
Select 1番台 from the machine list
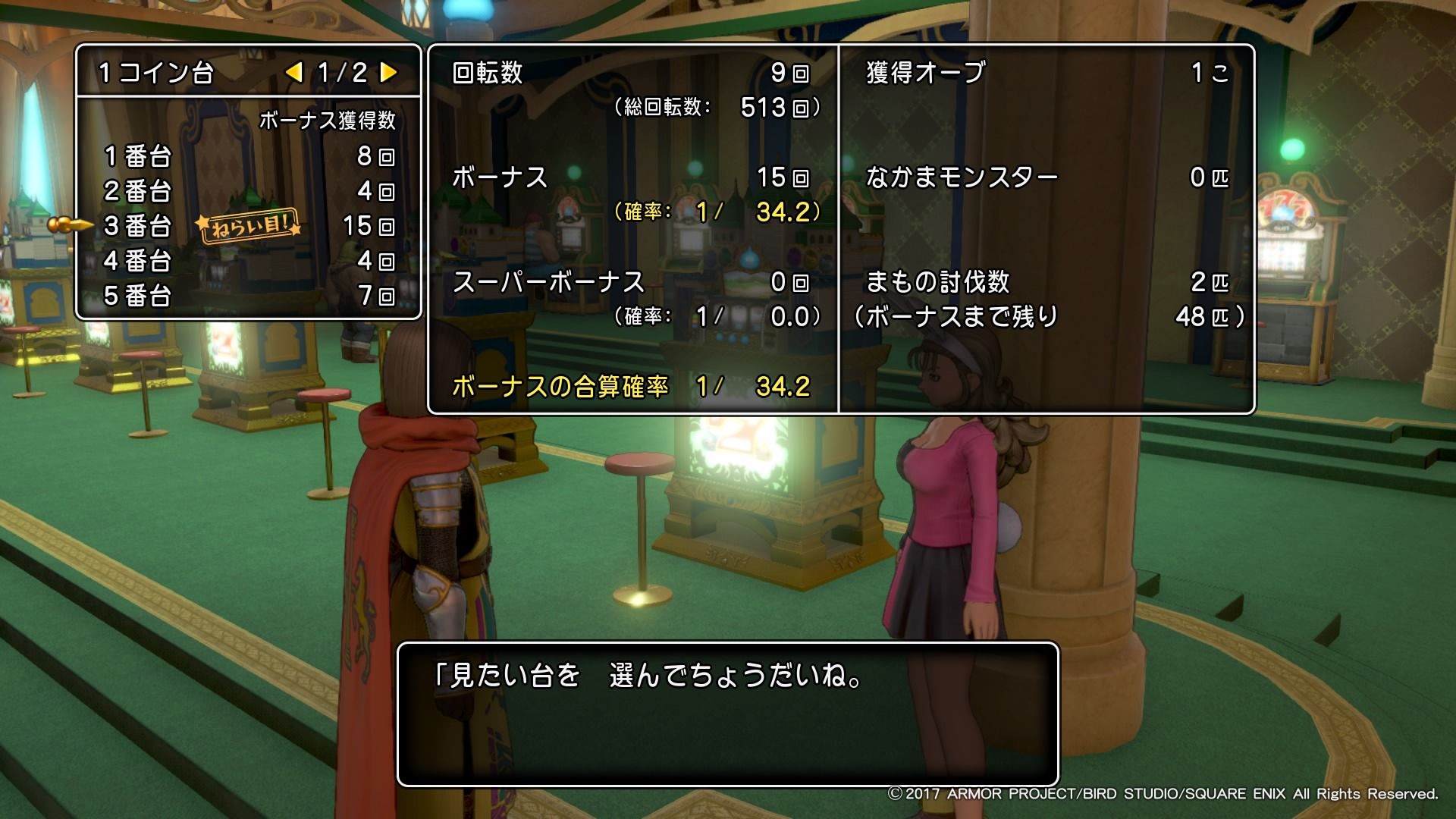tap(136, 158)
